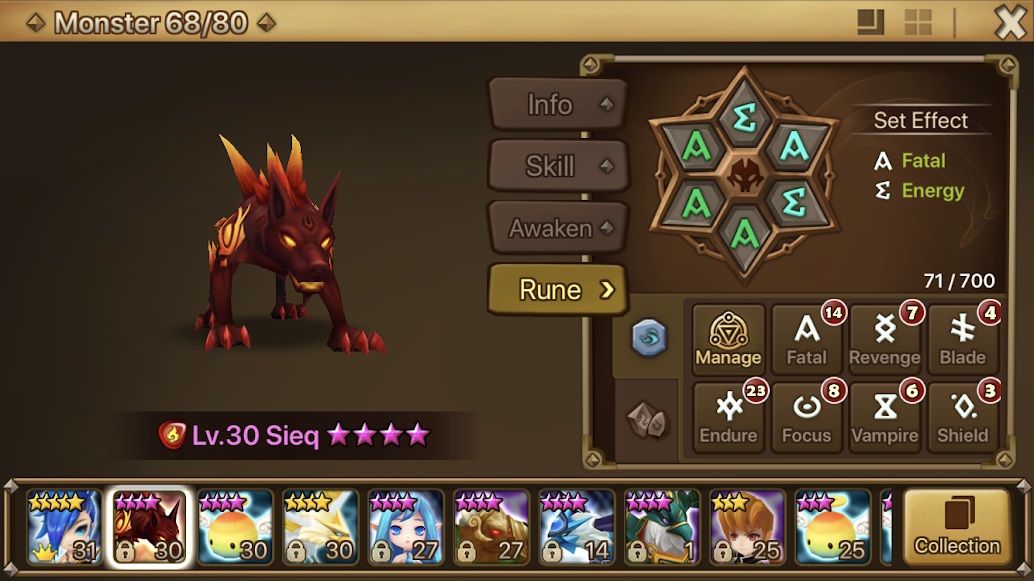The width and height of the screenshot is (1034, 581).
Task: Click the top rune slot on the star
Action: pyautogui.click(x=745, y=118)
